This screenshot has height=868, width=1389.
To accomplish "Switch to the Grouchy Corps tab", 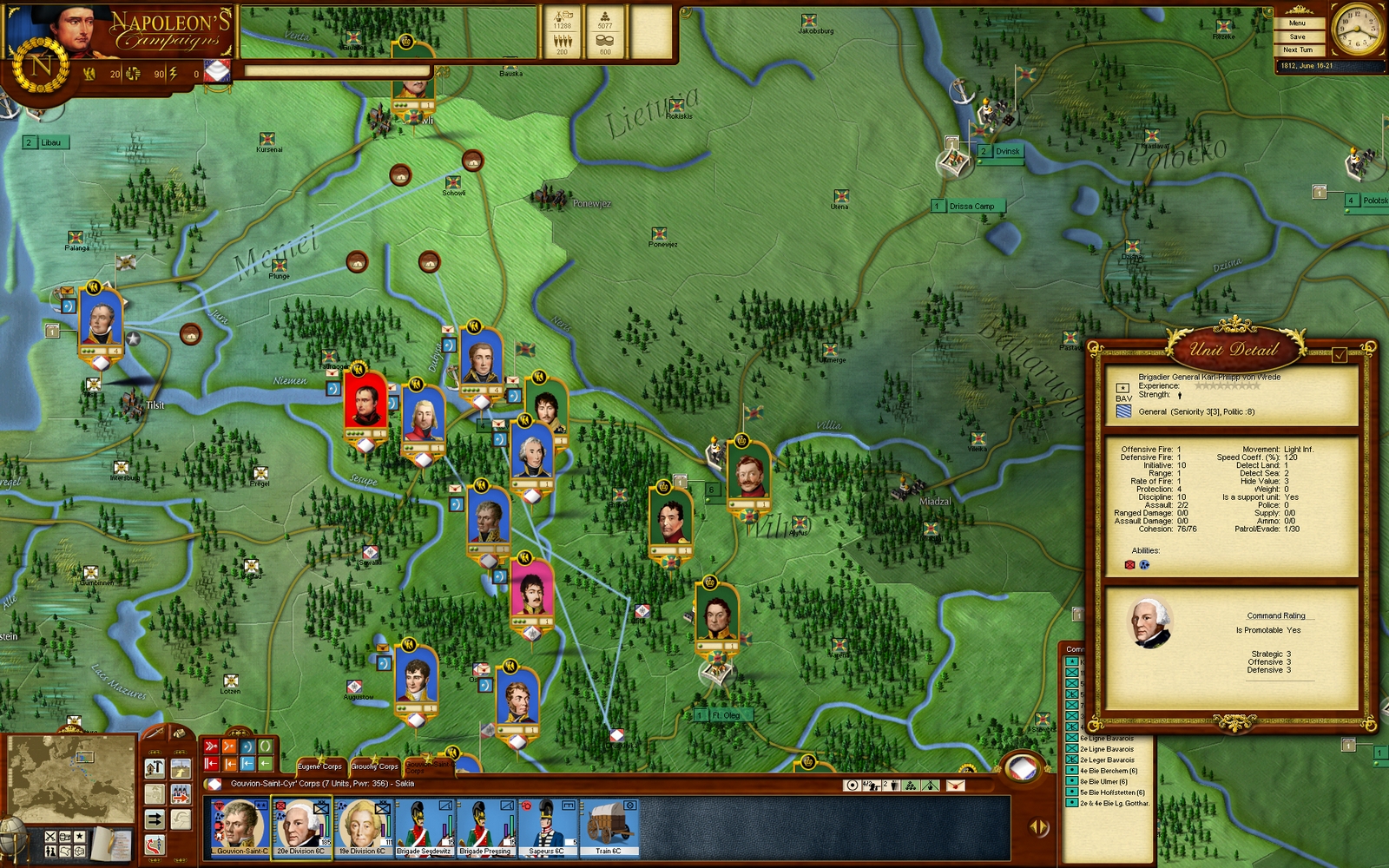I will coord(374,766).
